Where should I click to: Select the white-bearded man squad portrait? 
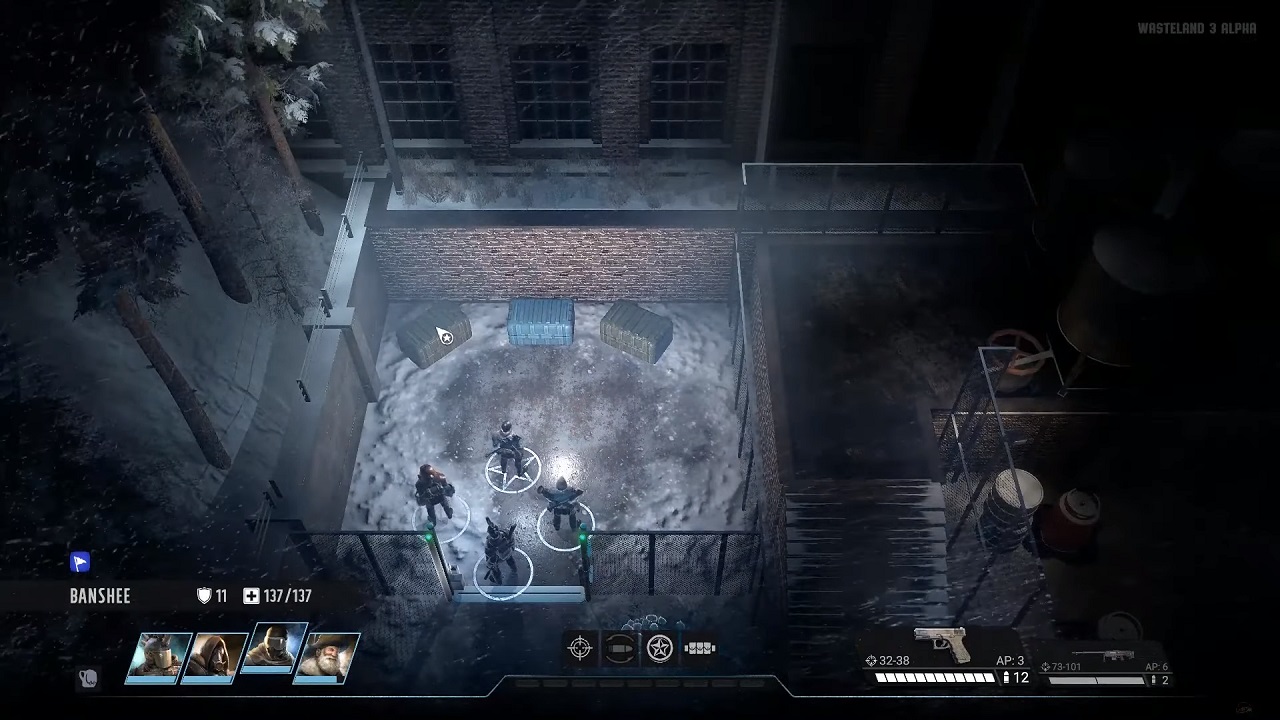click(x=329, y=658)
